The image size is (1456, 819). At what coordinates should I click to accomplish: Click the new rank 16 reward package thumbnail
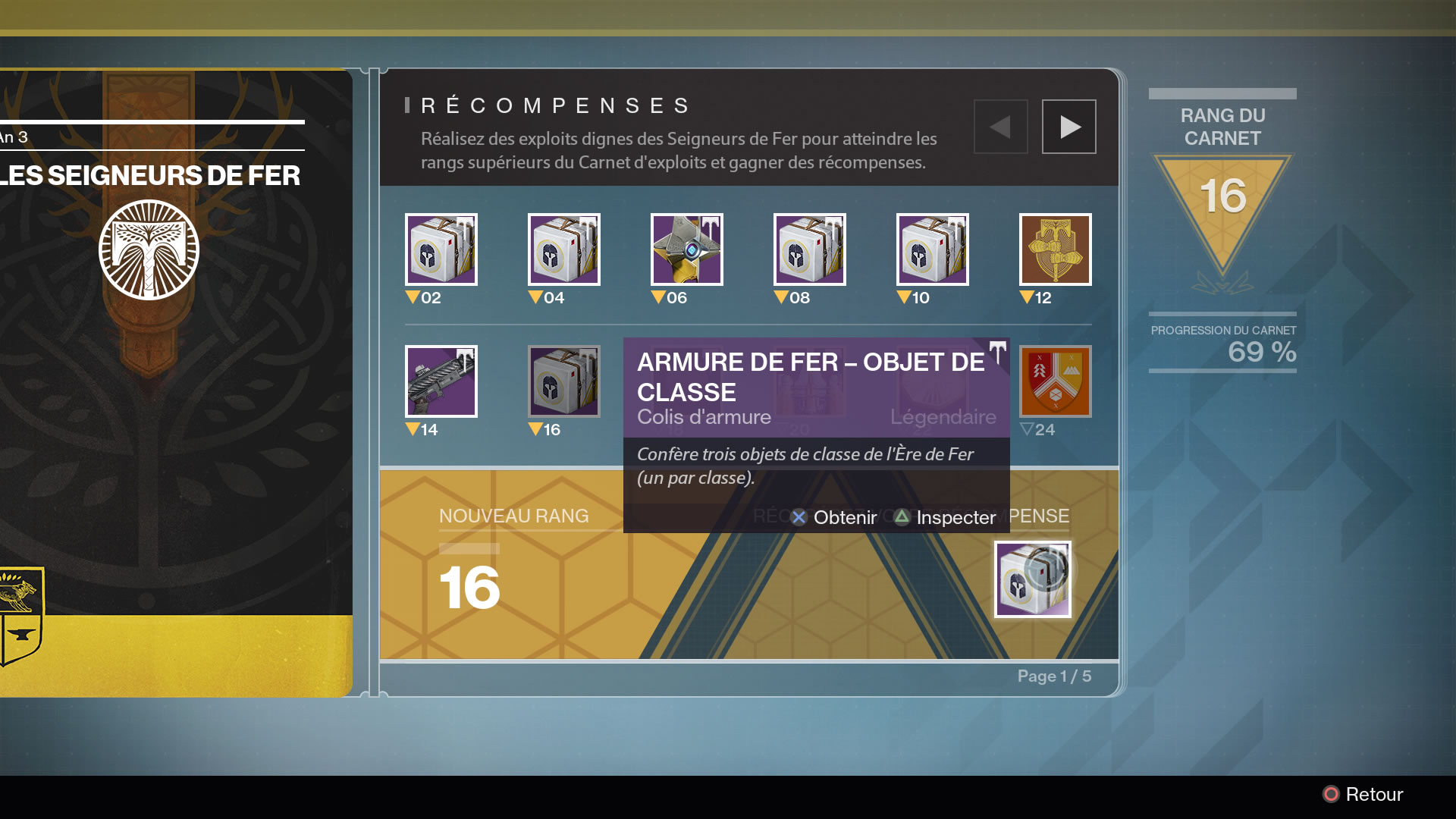(x=1033, y=579)
